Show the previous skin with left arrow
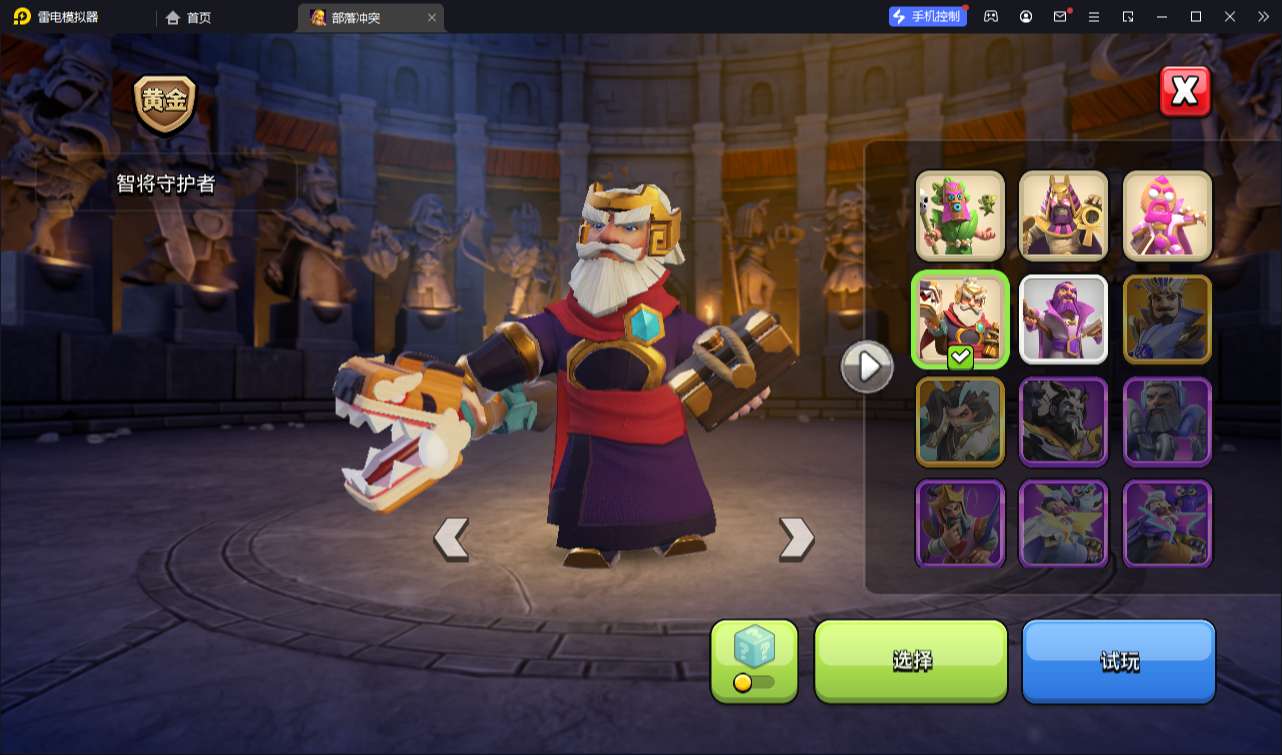1282x755 pixels. pos(451,539)
